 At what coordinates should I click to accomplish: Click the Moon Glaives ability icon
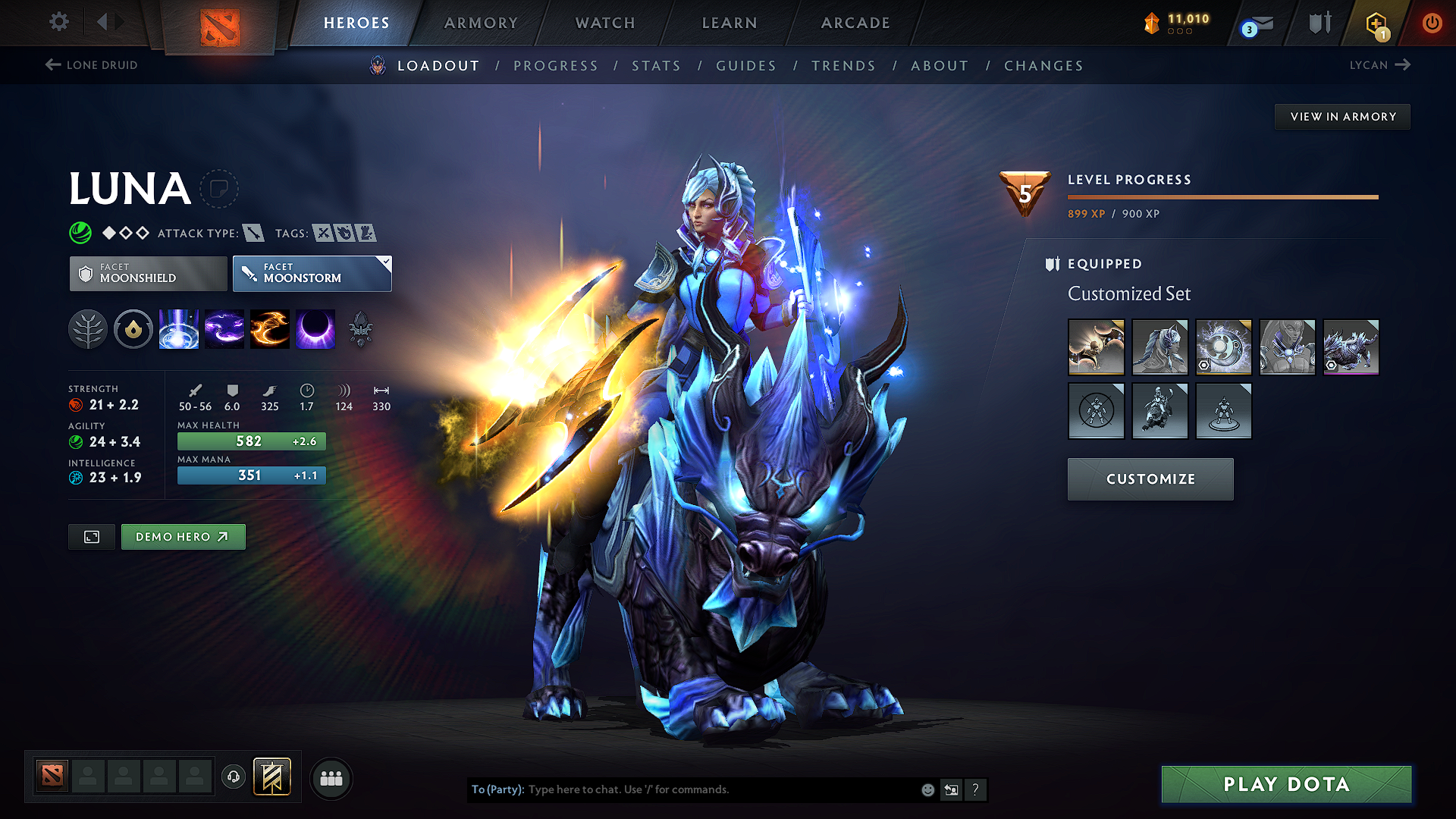coord(224,329)
